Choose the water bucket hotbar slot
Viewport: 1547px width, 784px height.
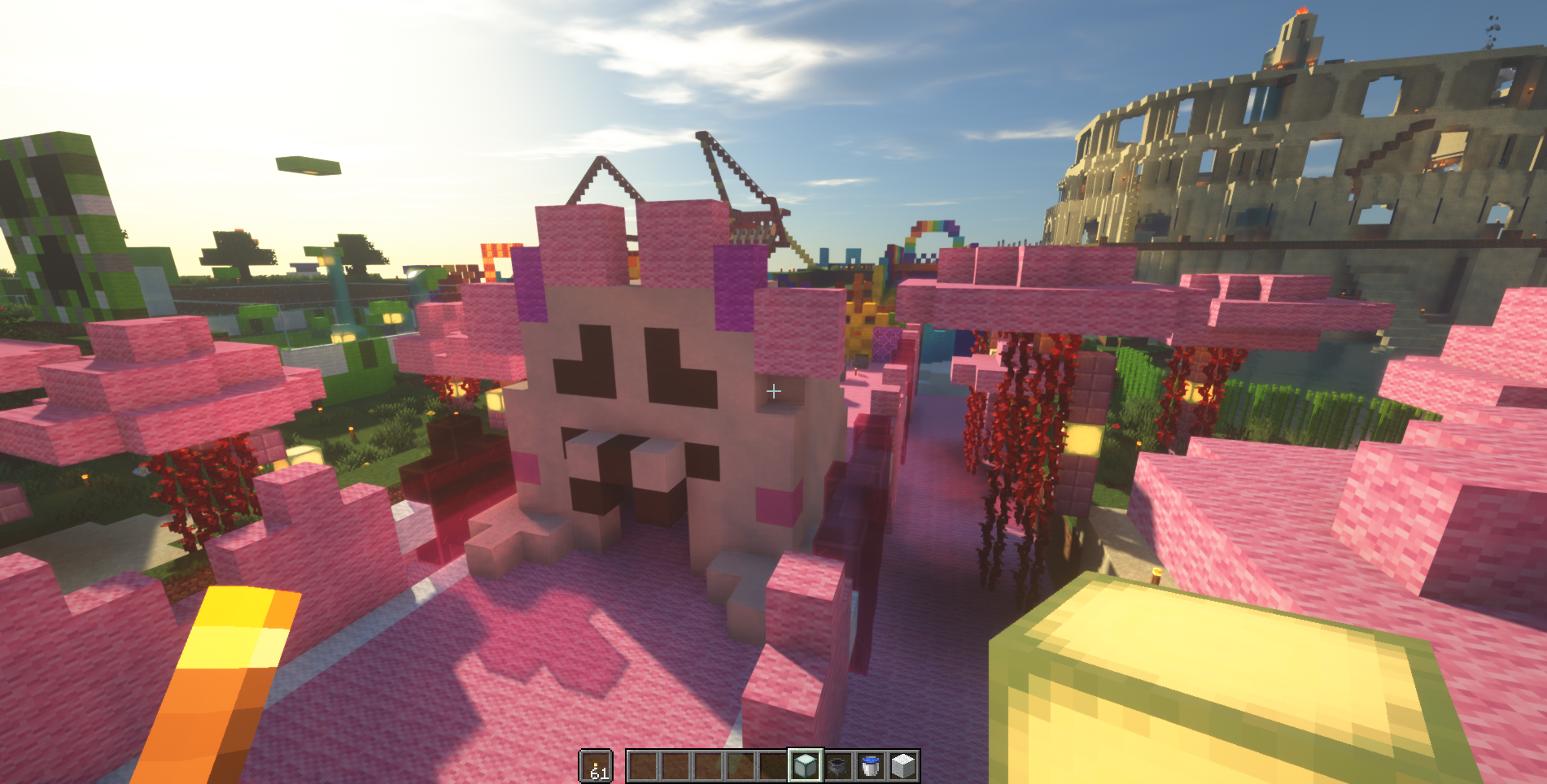871,765
